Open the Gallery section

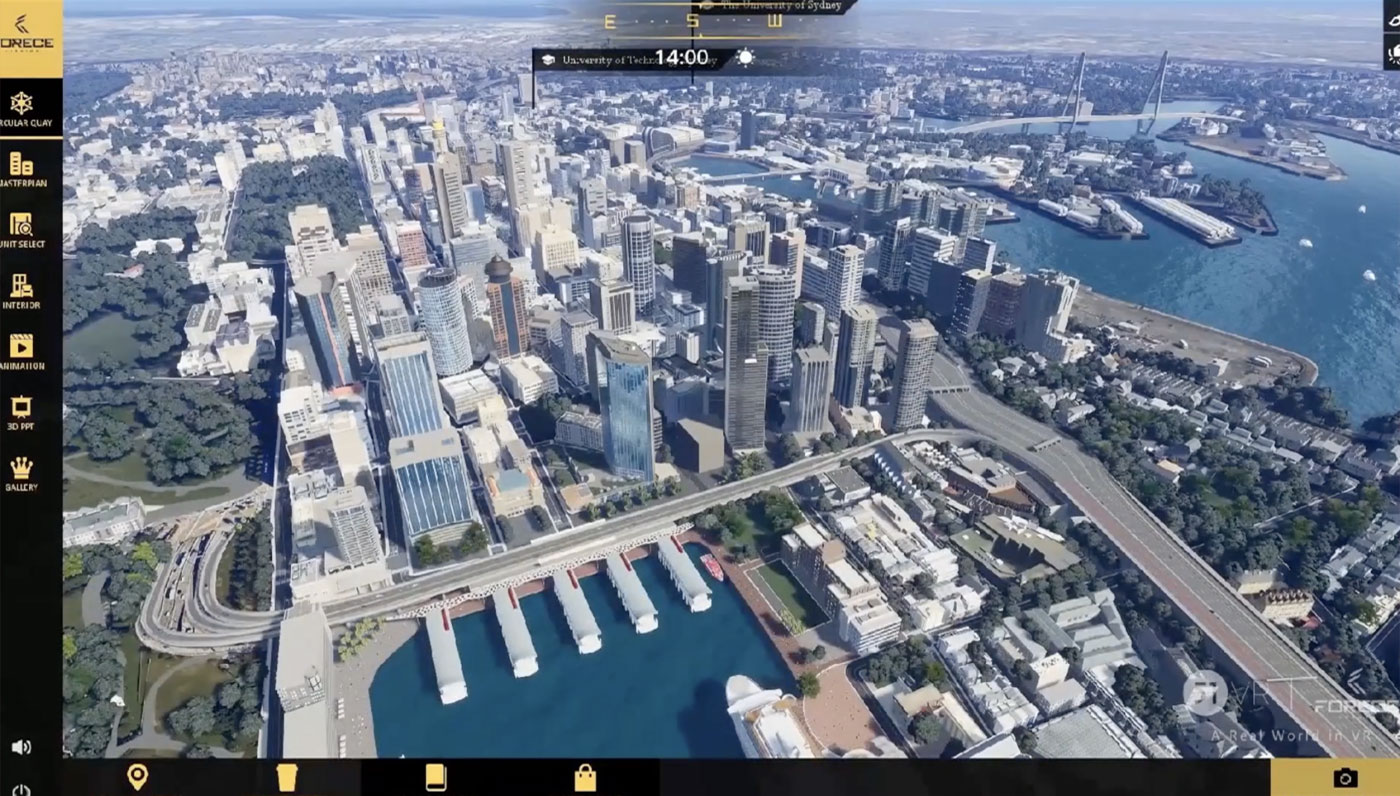pyautogui.click(x=22, y=472)
